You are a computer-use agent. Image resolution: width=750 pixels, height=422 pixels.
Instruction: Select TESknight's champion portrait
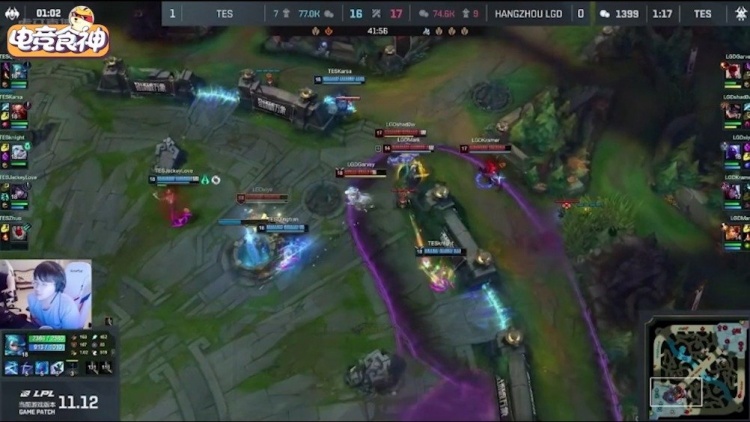tap(19, 151)
